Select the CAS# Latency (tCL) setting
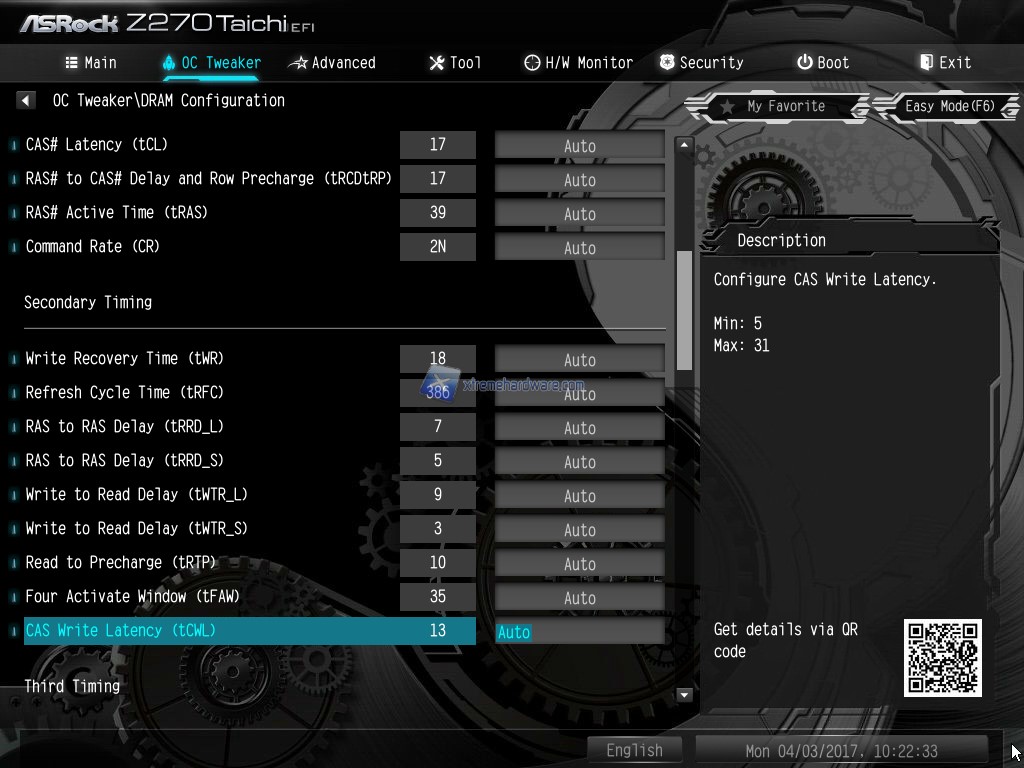 coord(97,145)
